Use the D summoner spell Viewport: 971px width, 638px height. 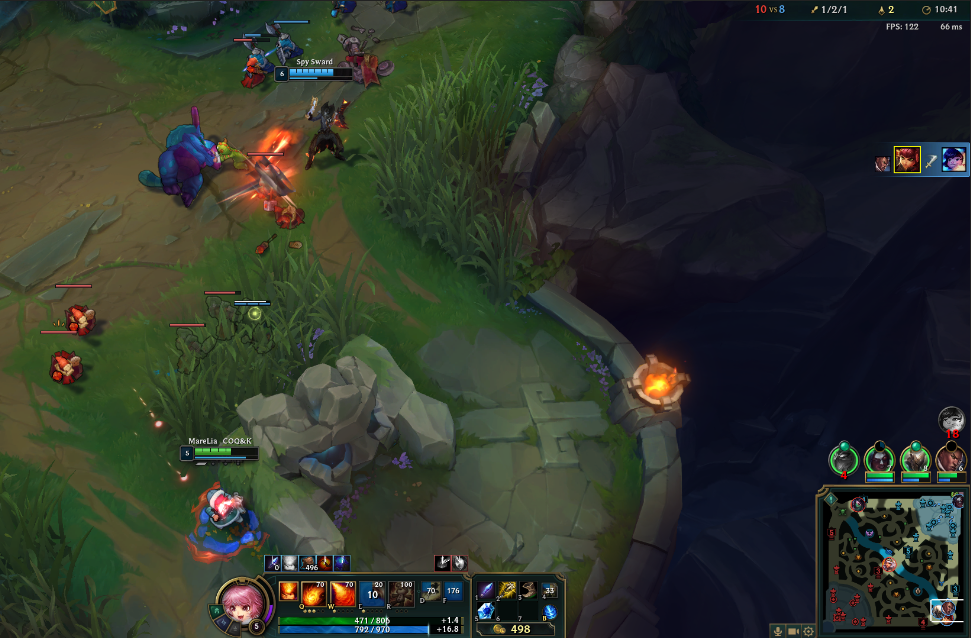(430, 592)
